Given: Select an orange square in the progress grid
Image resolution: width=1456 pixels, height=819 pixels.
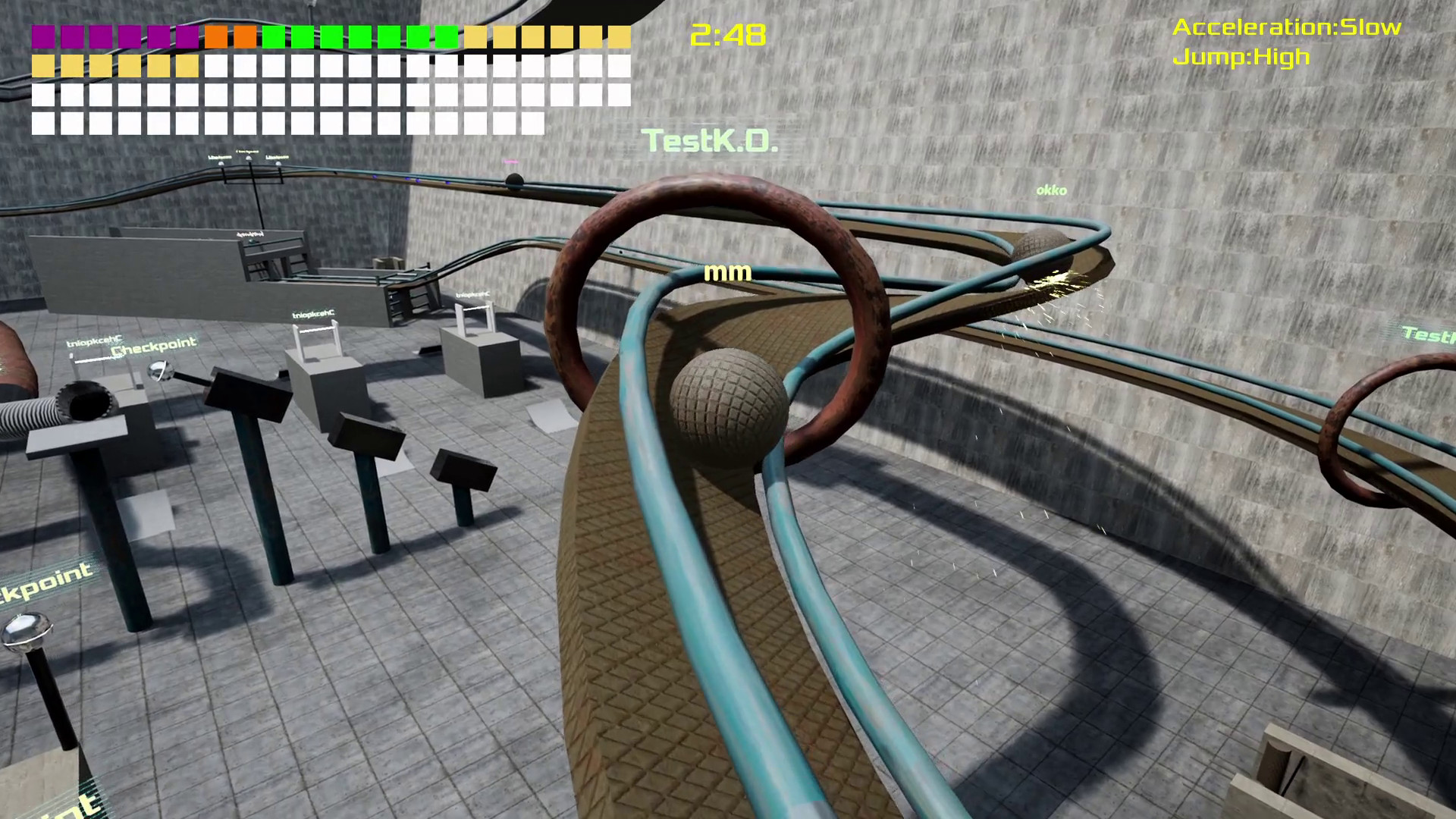Looking at the screenshot, I should point(216,35).
